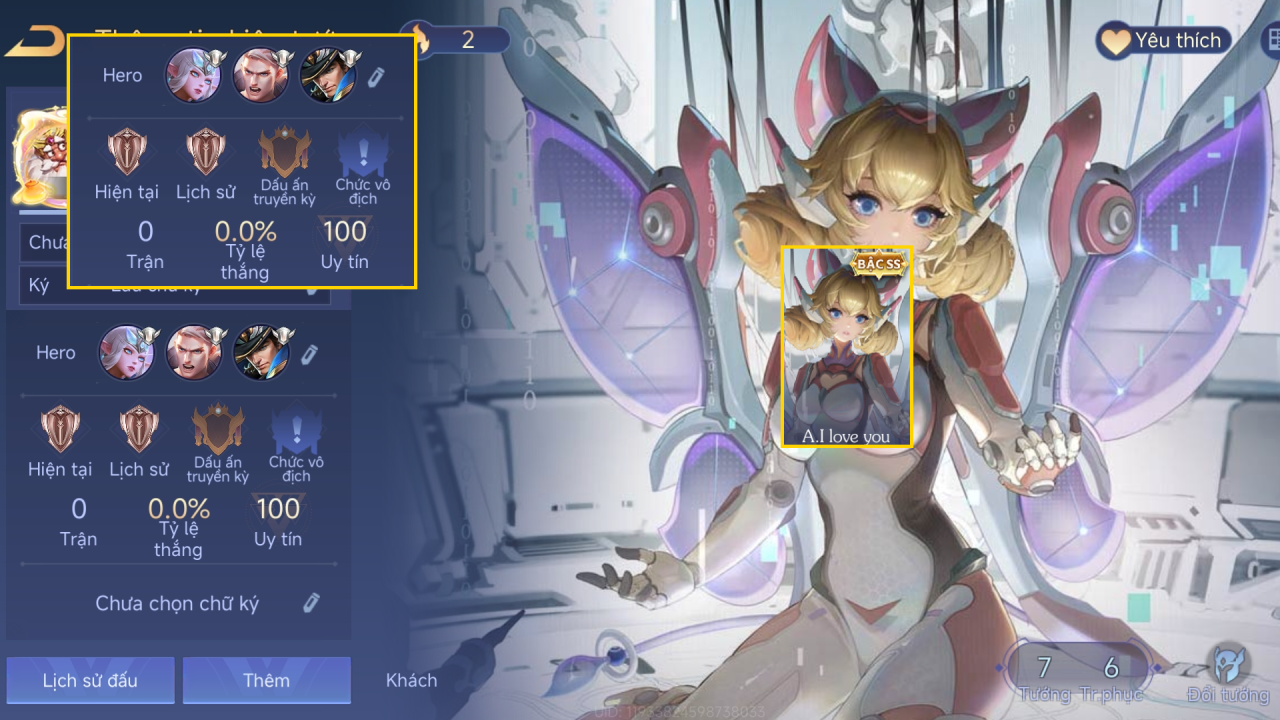View the Tướng hero collection count

click(x=1044, y=675)
